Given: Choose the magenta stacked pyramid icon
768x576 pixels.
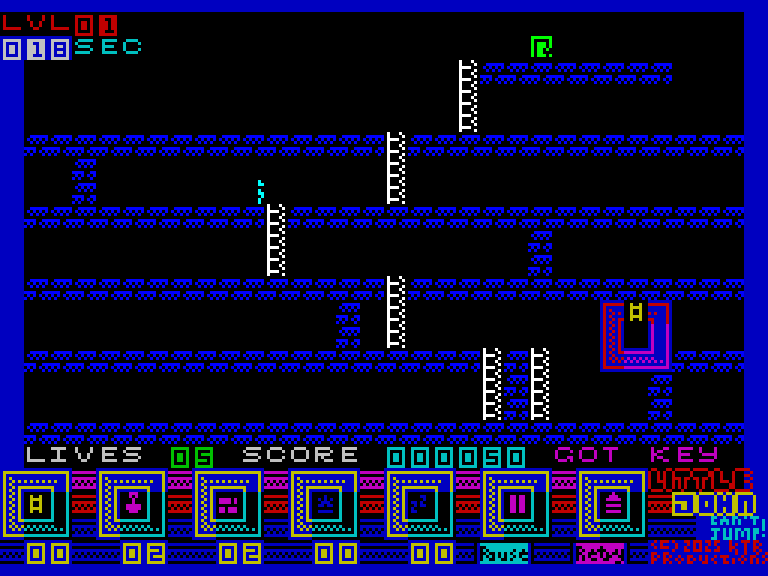Looking at the screenshot, I should pos(612,504).
